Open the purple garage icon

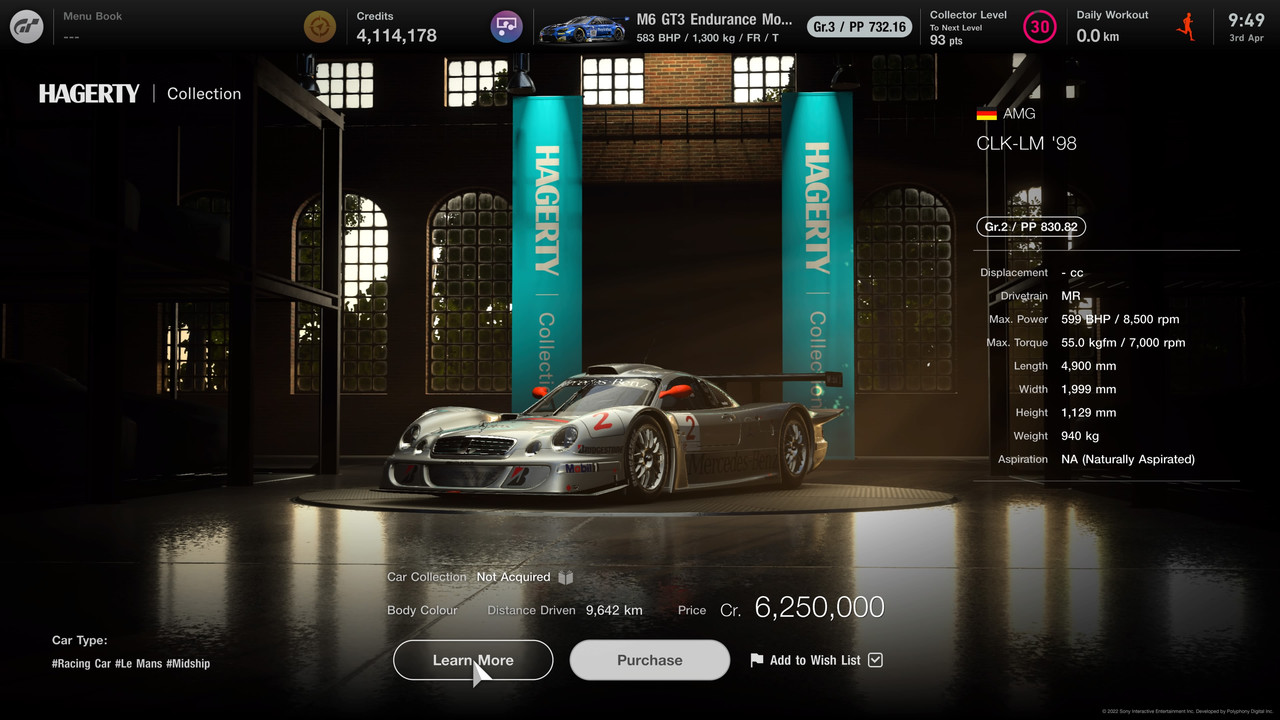pyautogui.click(x=507, y=27)
